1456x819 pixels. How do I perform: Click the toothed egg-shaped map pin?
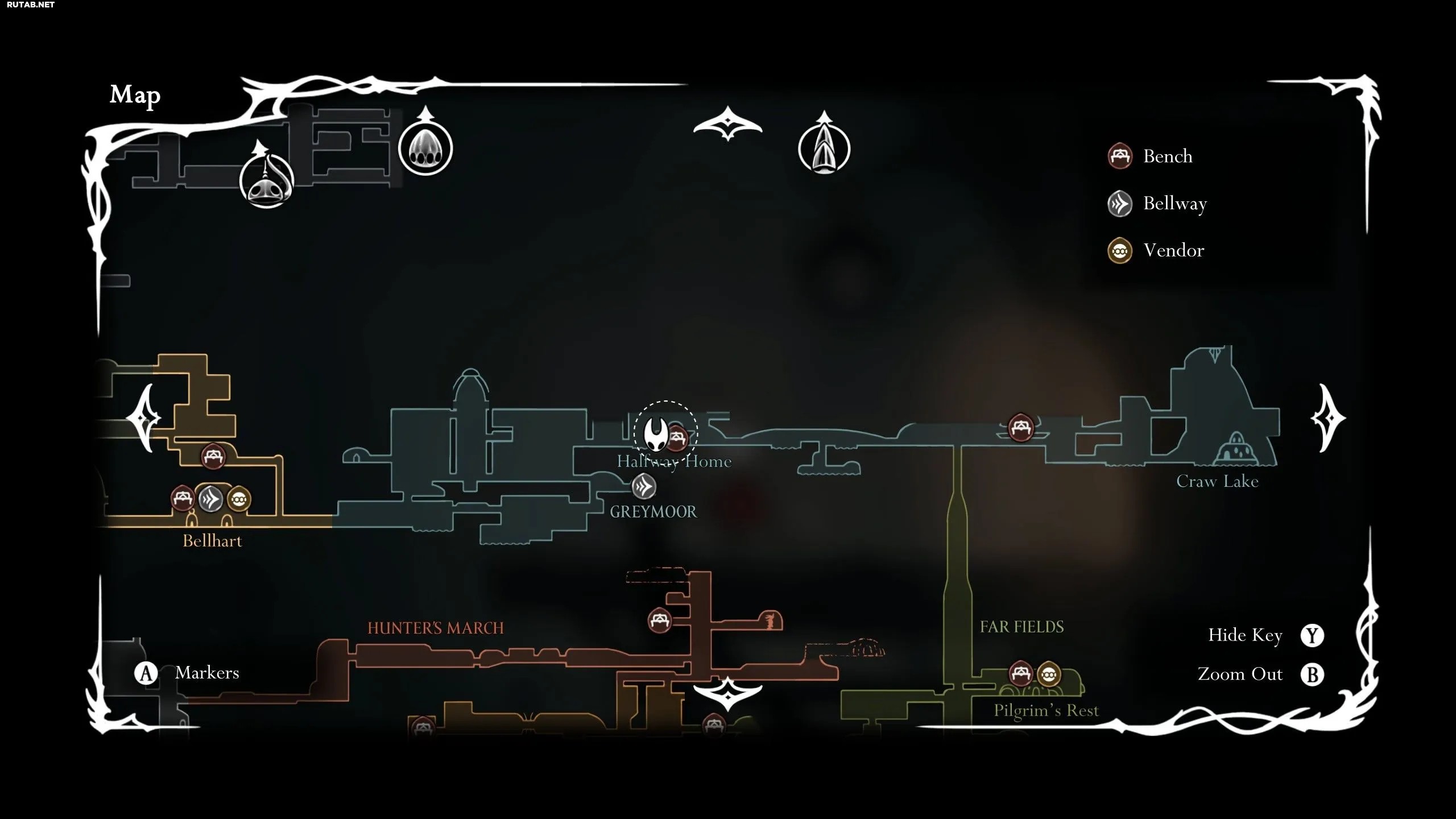pyautogui.click(x=425, y=148)
